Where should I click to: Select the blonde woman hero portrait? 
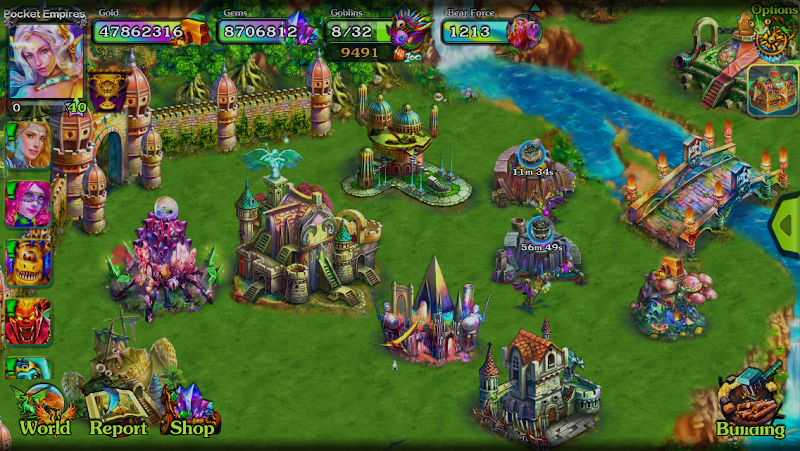(27, 146)
